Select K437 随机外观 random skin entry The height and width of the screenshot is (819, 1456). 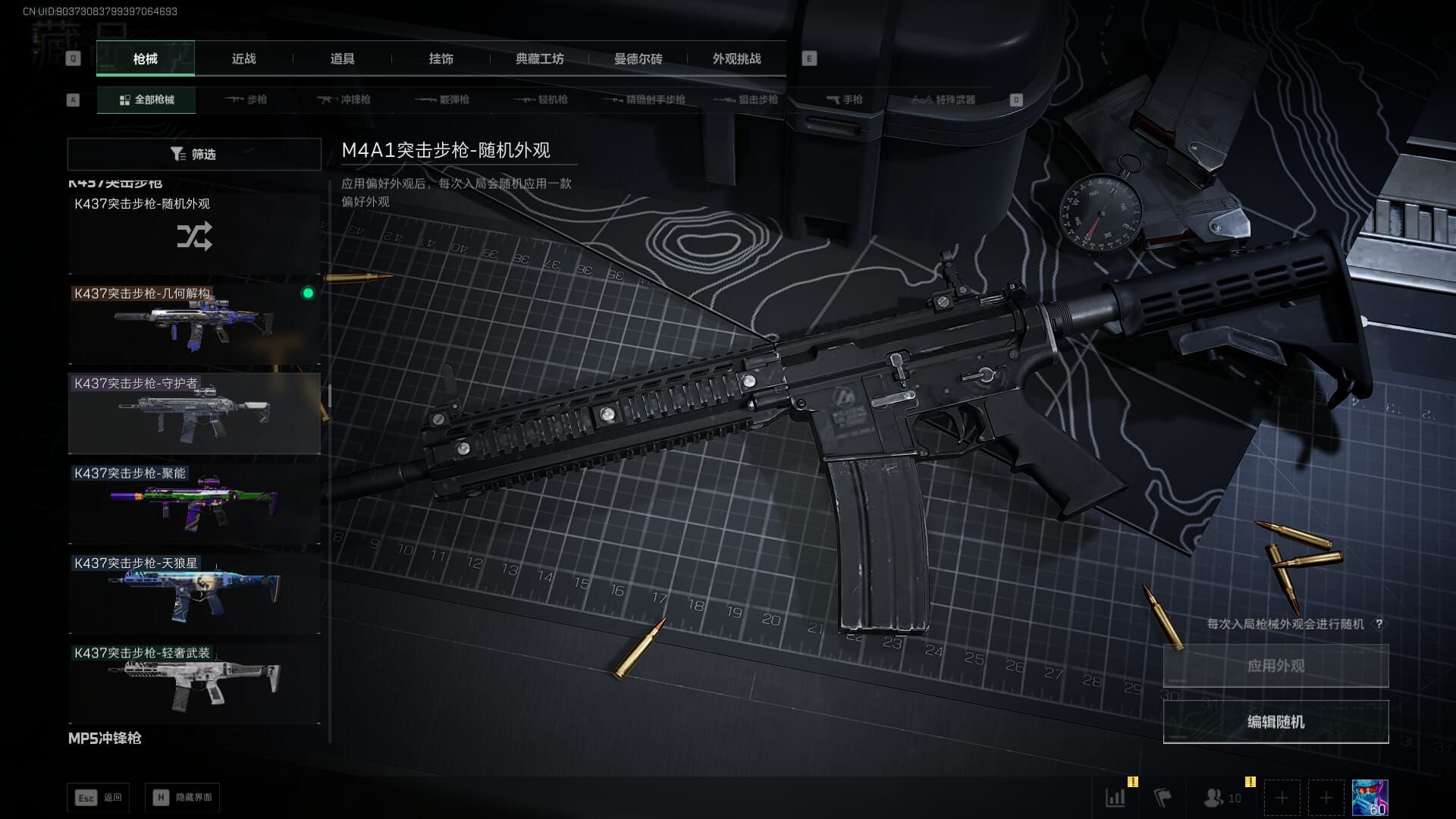tap(194, 234)
